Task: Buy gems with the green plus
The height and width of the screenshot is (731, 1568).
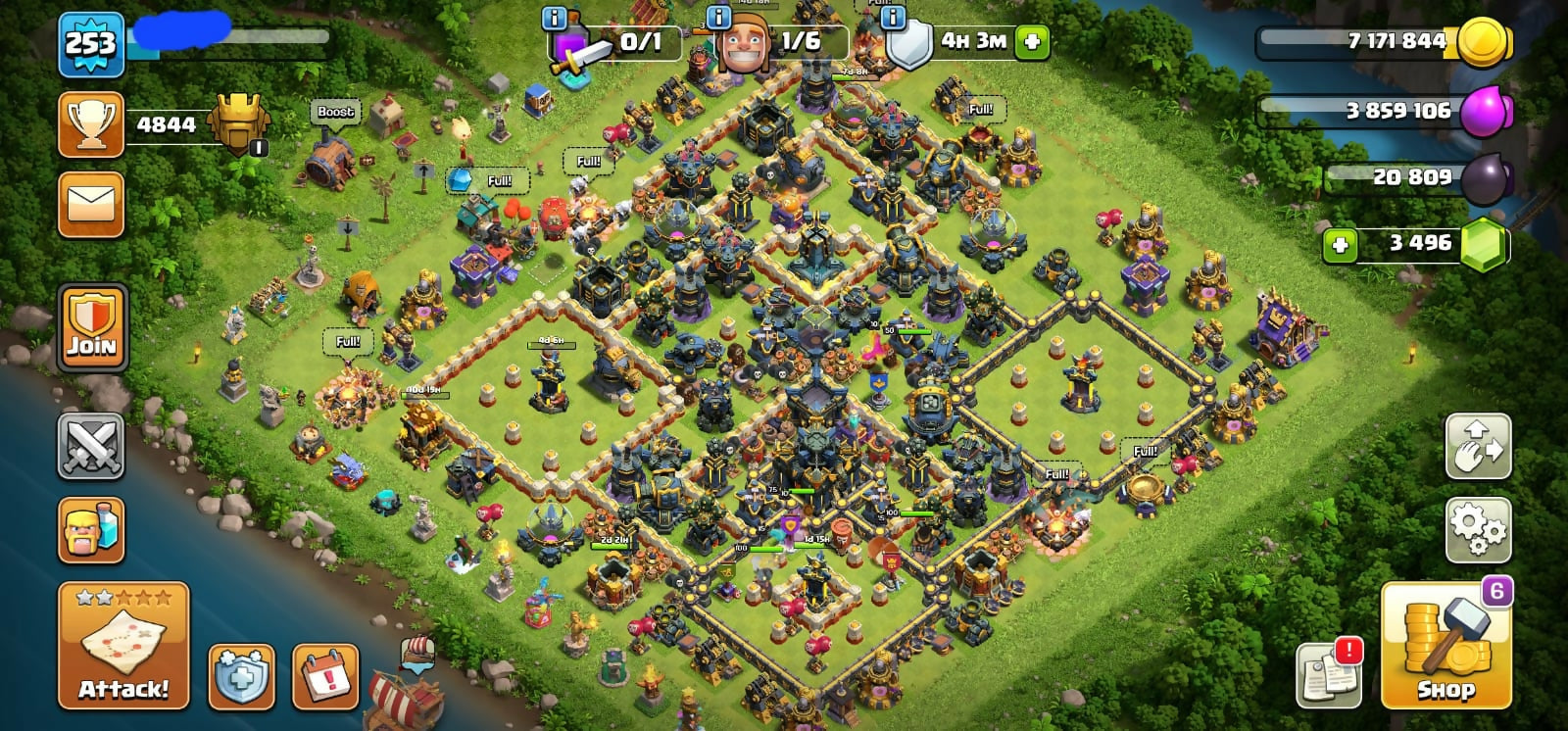Action: pos(1340,244)
